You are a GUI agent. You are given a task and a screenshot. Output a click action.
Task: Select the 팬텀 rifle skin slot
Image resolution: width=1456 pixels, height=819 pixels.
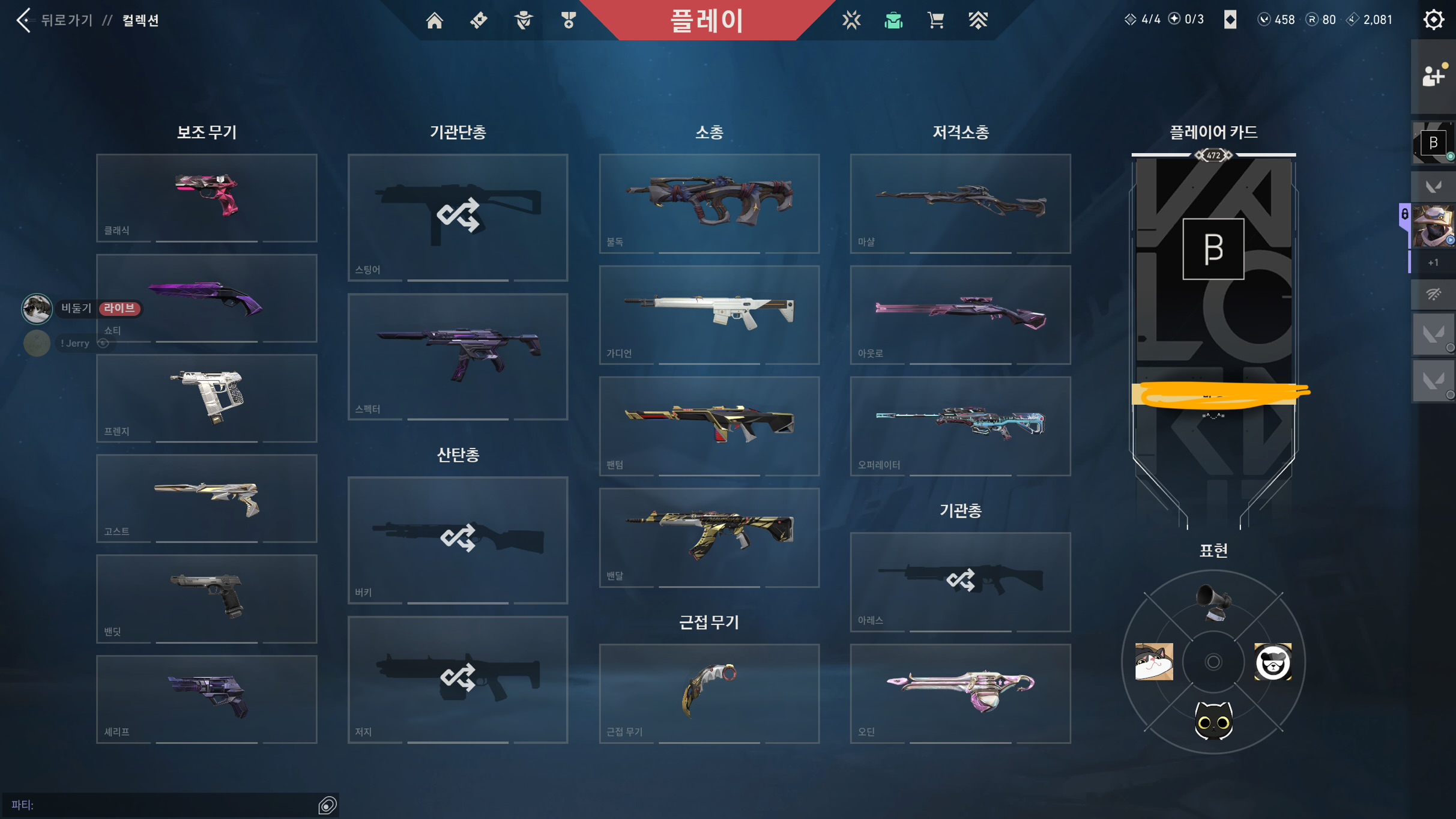coord(709,426)
